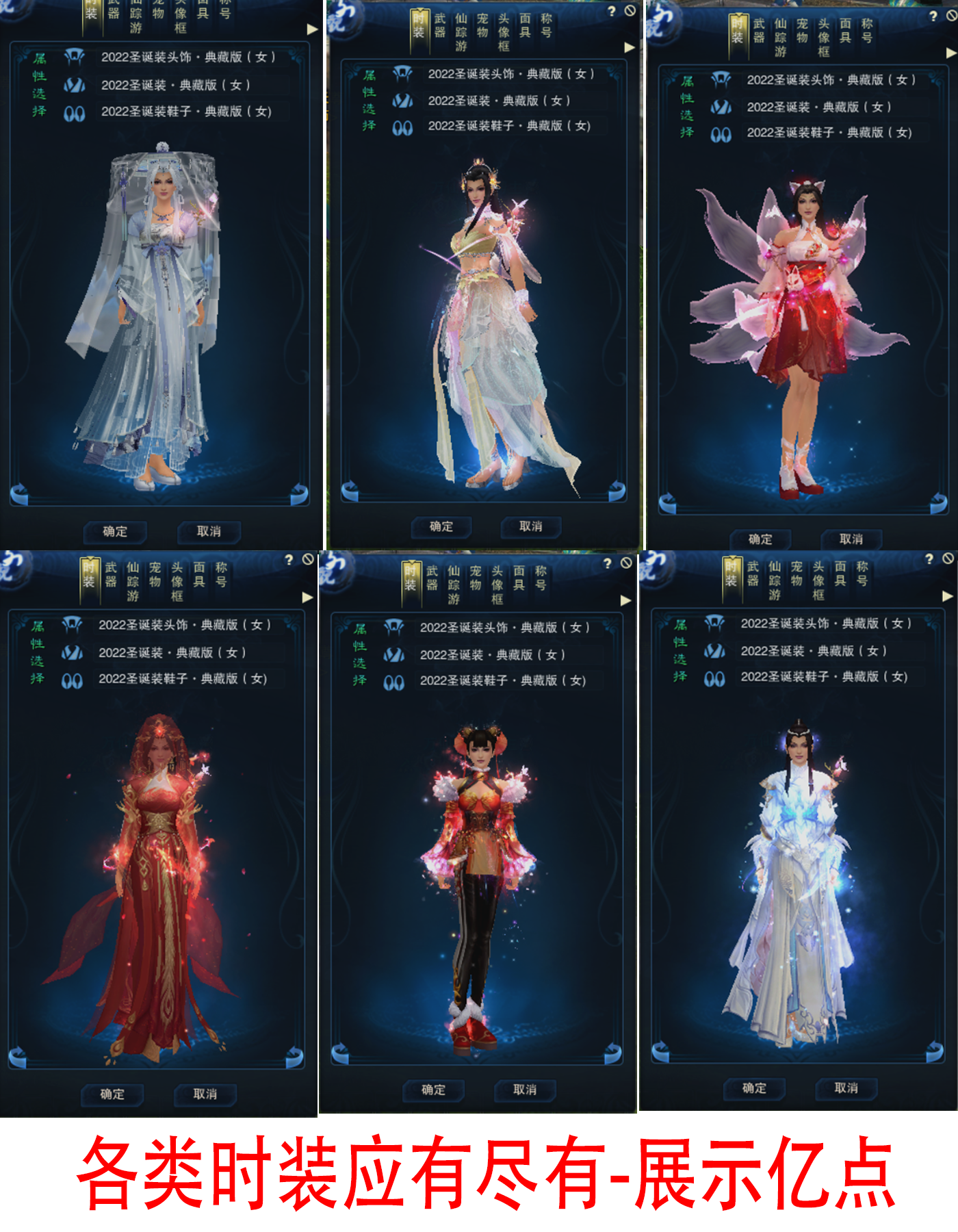Click 取消 below the black-trousers outfit

click(525, 1089)
